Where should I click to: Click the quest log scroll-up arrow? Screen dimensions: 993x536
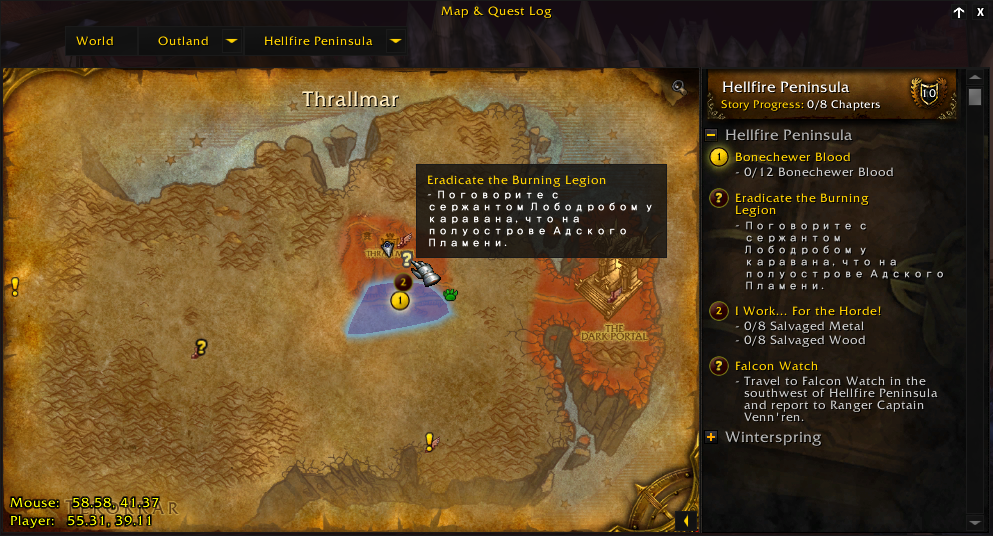[x=976, y=77]
